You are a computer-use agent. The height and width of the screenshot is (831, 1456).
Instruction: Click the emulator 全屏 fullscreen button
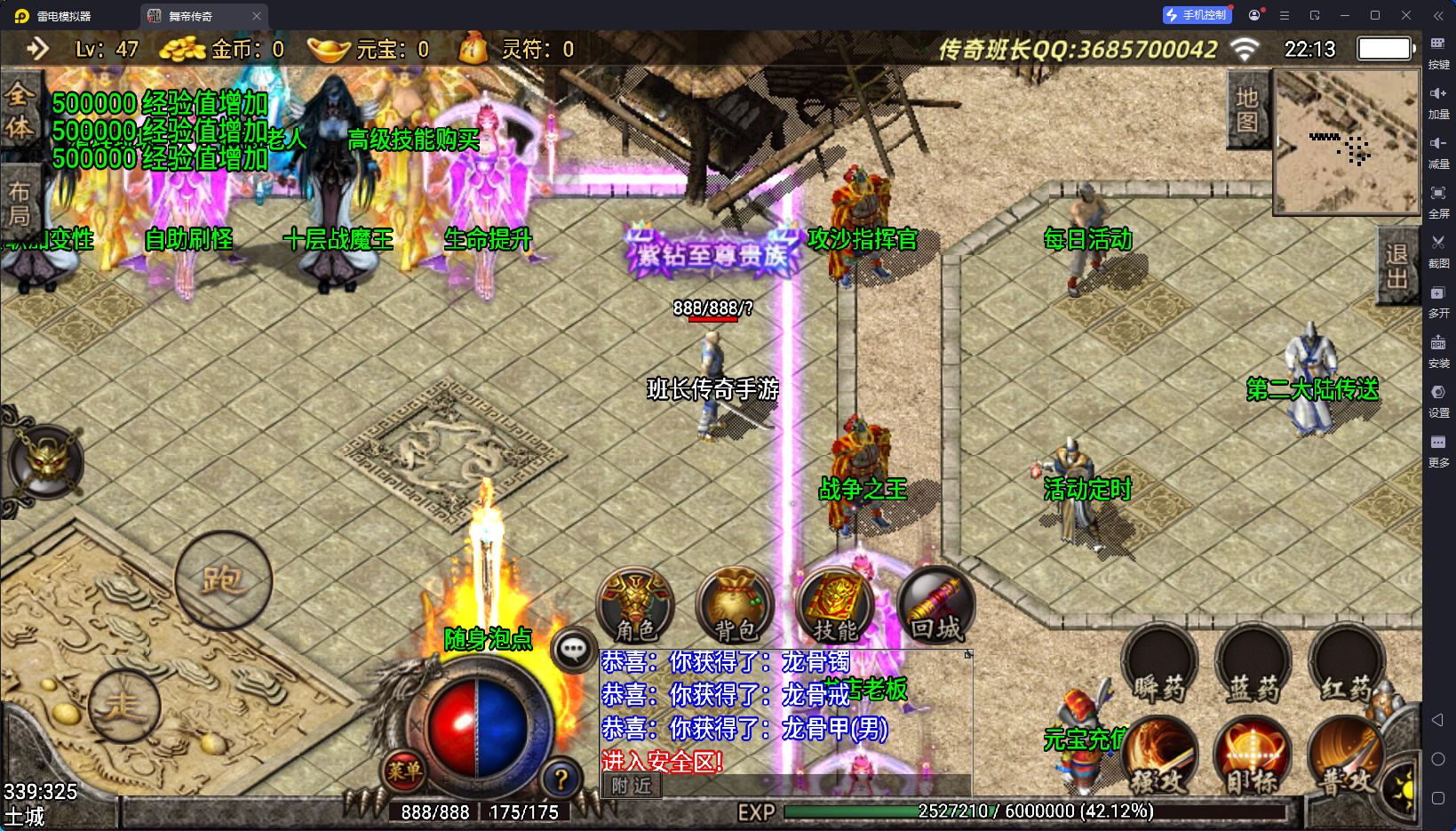pyautogui.click(x=1438, y=199)
